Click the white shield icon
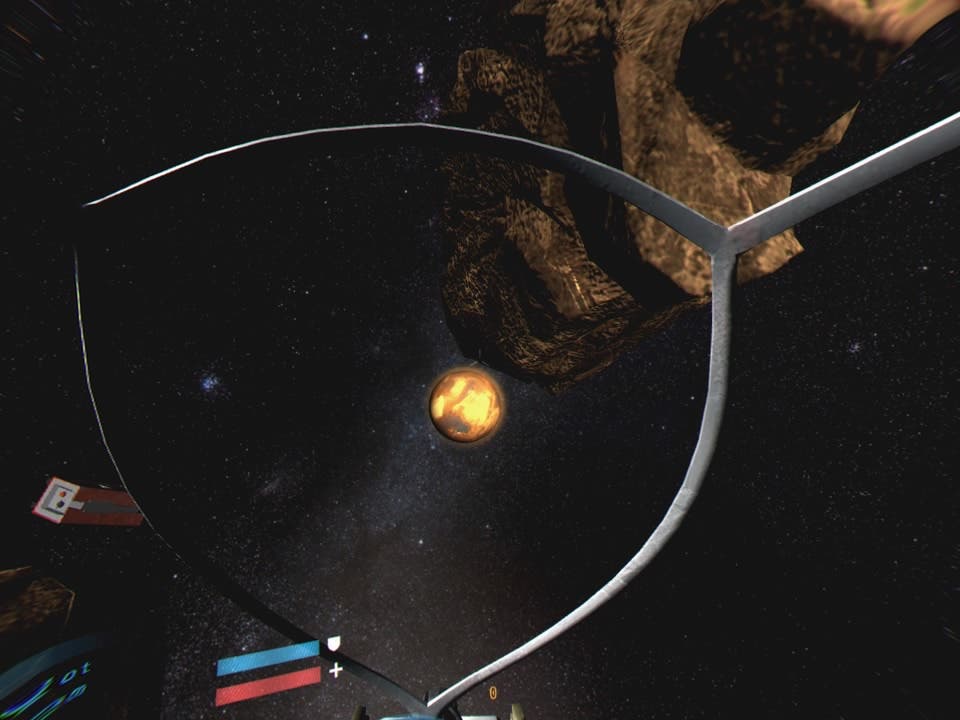The image size is (960, 720). [334, 643]
